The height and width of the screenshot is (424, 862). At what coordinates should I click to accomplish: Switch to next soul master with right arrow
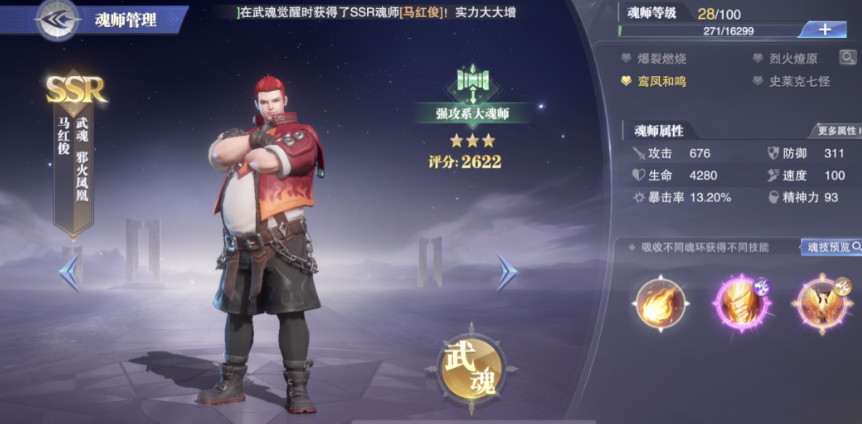tap(507, 272)
